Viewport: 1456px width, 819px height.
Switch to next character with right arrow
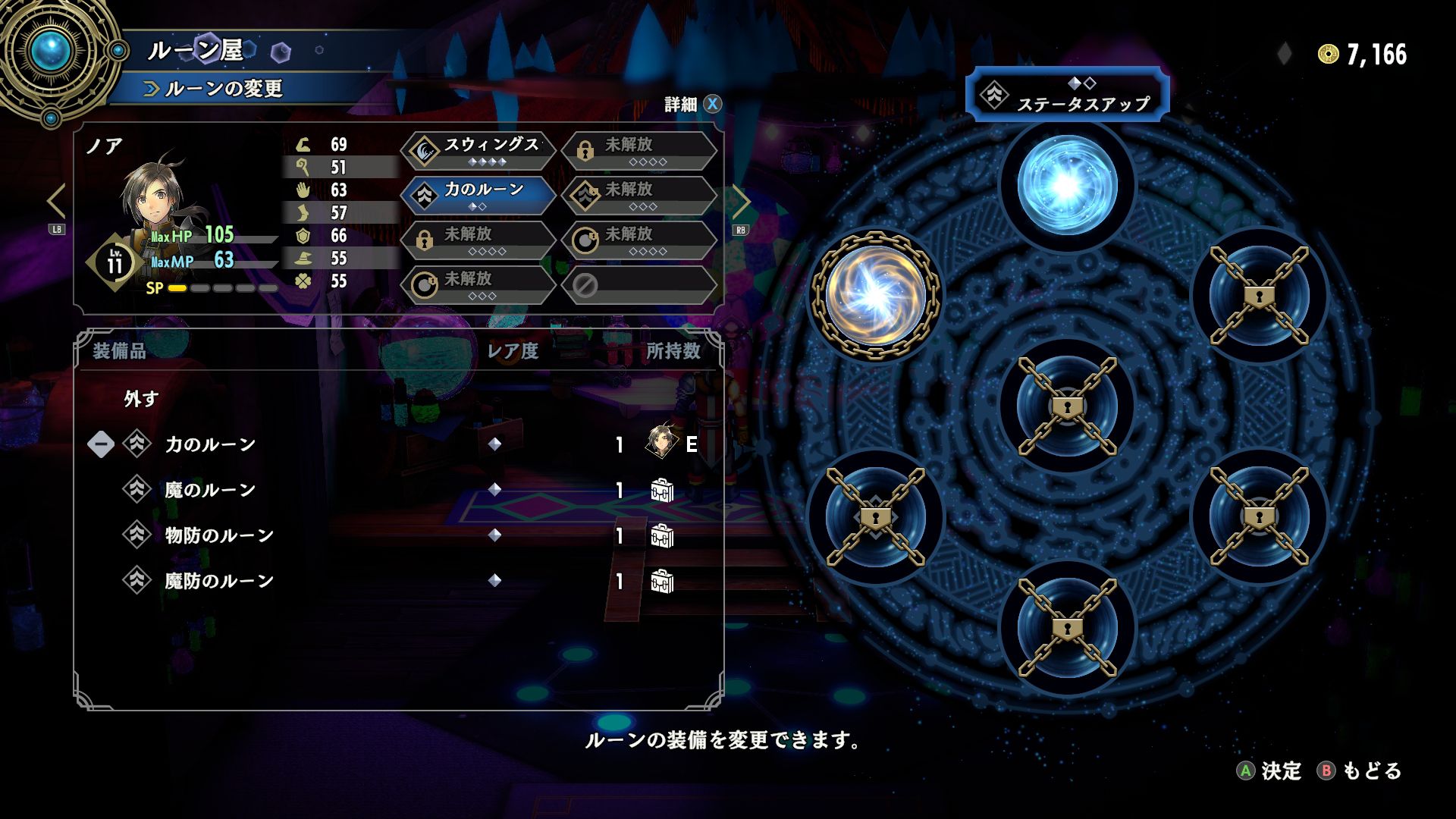click(x=741, y=202)
